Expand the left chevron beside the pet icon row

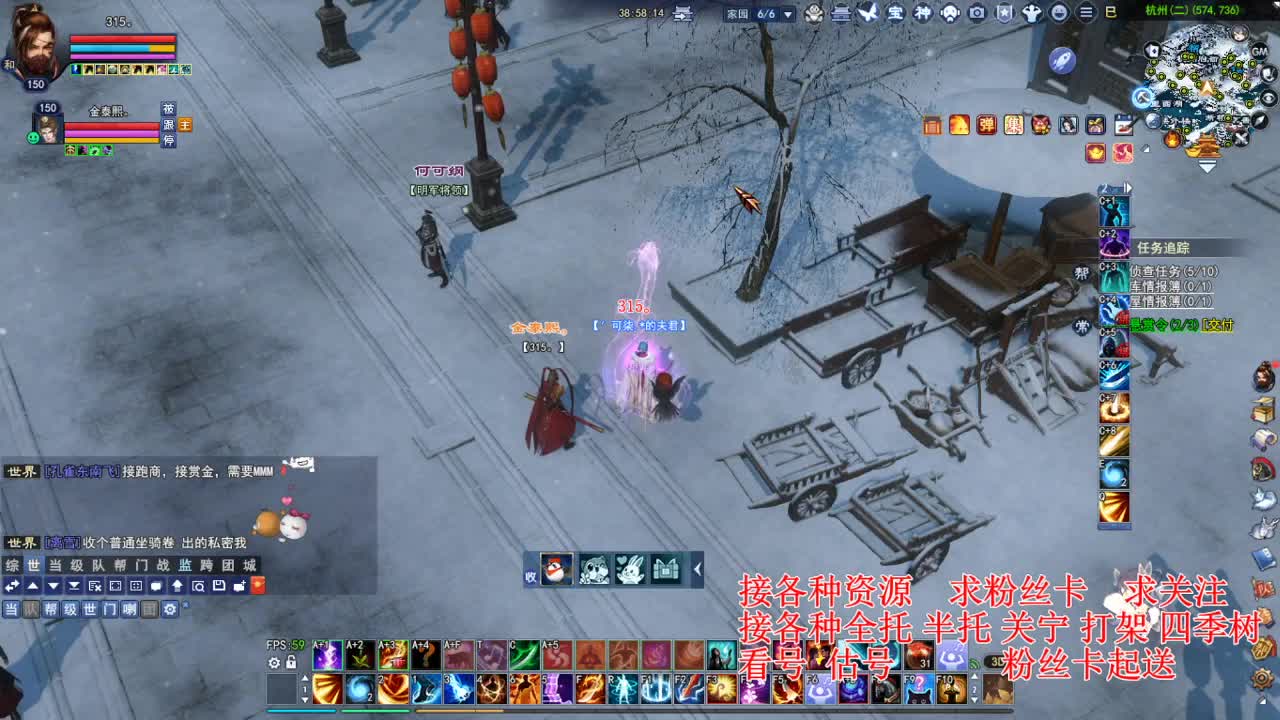[697, 569]
